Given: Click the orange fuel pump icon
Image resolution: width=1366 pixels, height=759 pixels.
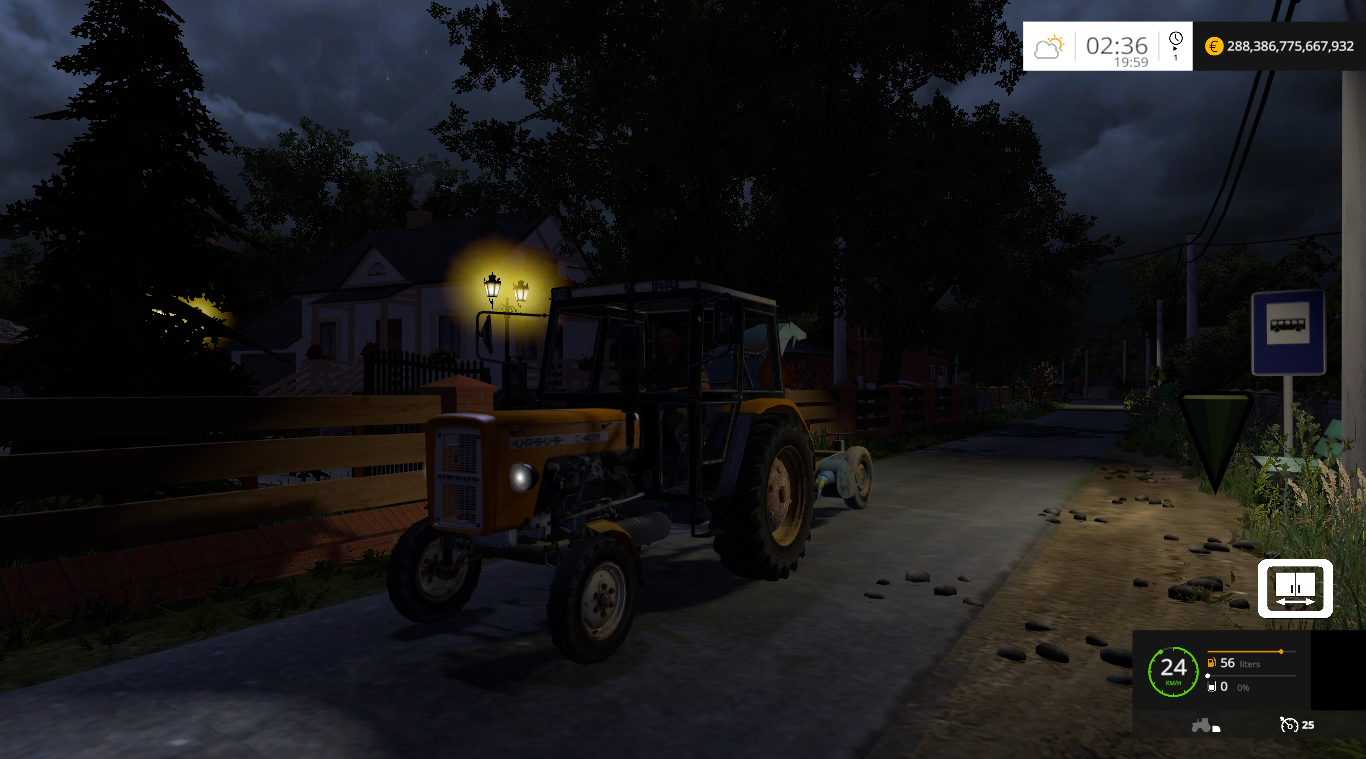Looking at the screenshot, I should (1212, 663).
